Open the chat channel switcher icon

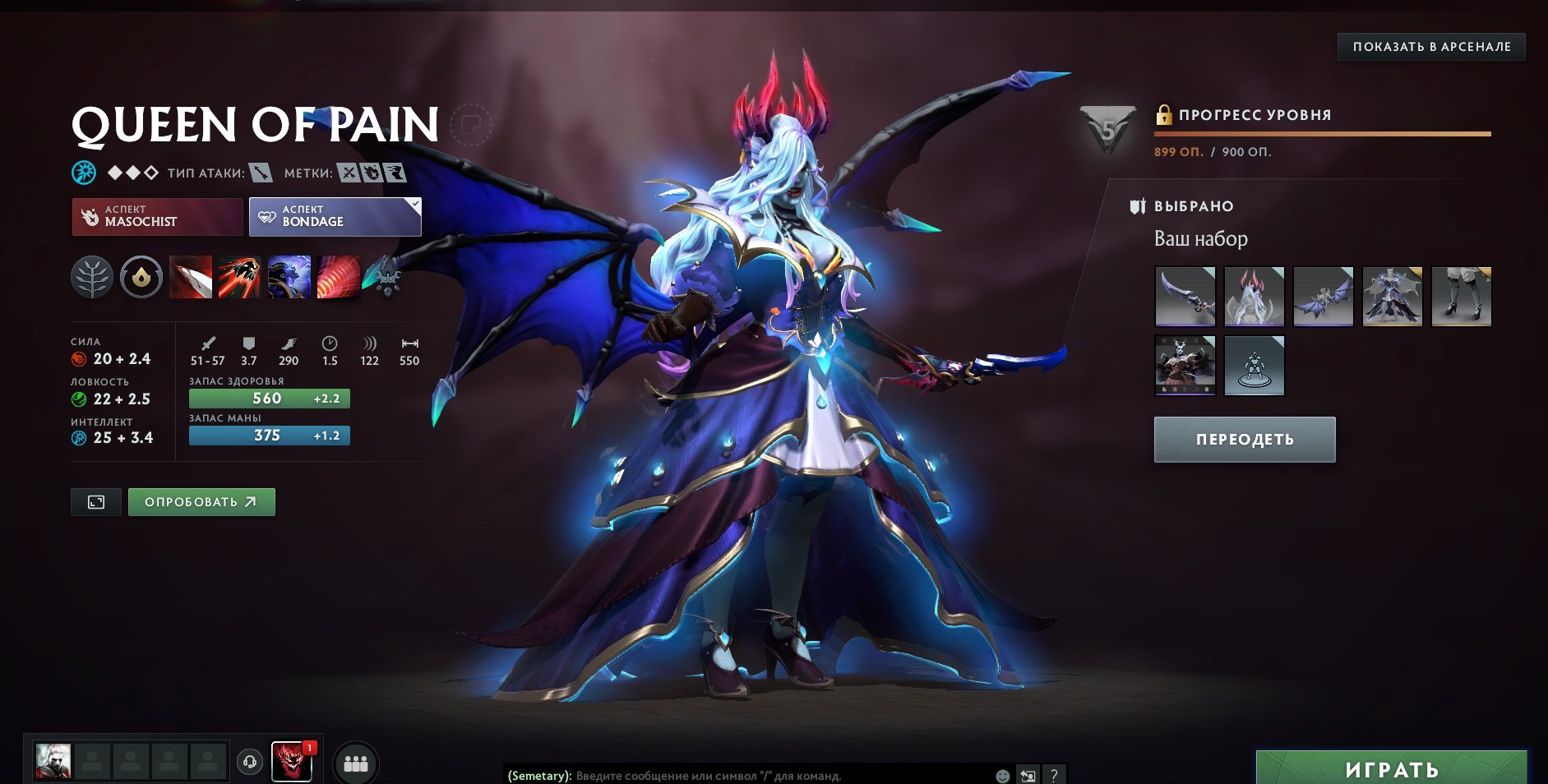click(1027, 773)
